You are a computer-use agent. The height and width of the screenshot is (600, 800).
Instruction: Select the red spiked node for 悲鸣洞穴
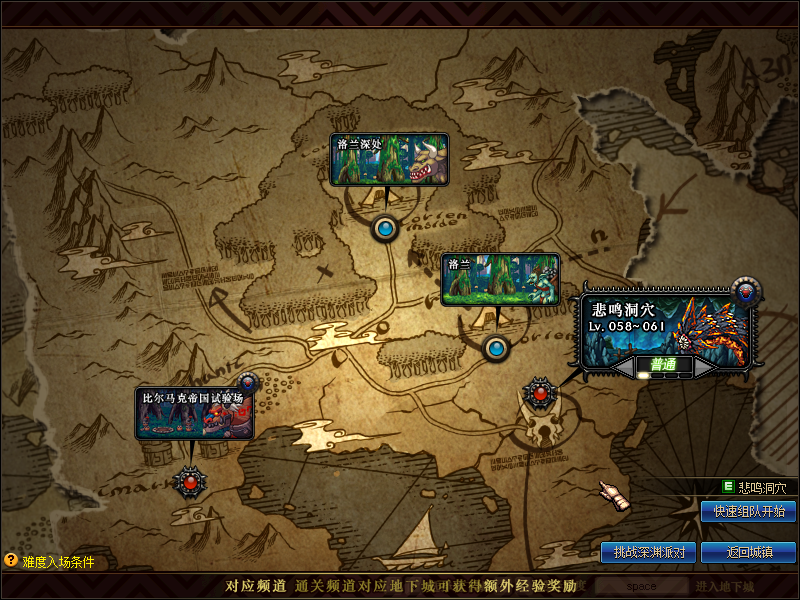pyautogui.click(x=540, y=392)
